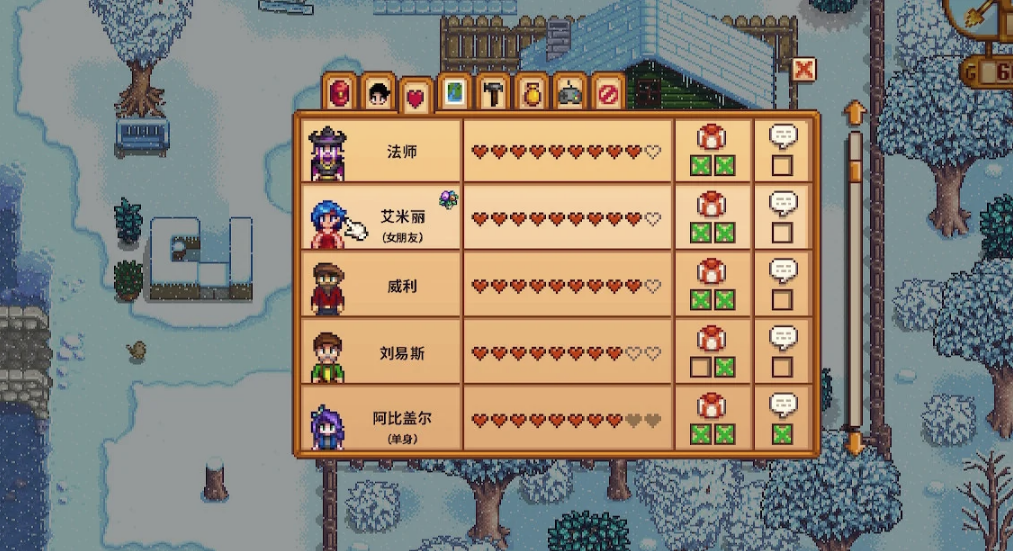Switch to the character skills tab
1013x551 pixels.
coord(377,93)
